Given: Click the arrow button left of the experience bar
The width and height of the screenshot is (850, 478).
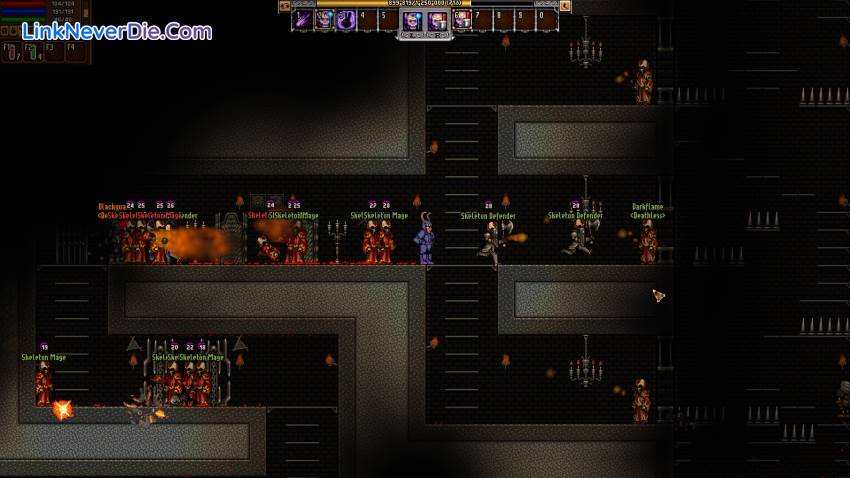Looking at the screenshot, I should [x=284, y=6].
